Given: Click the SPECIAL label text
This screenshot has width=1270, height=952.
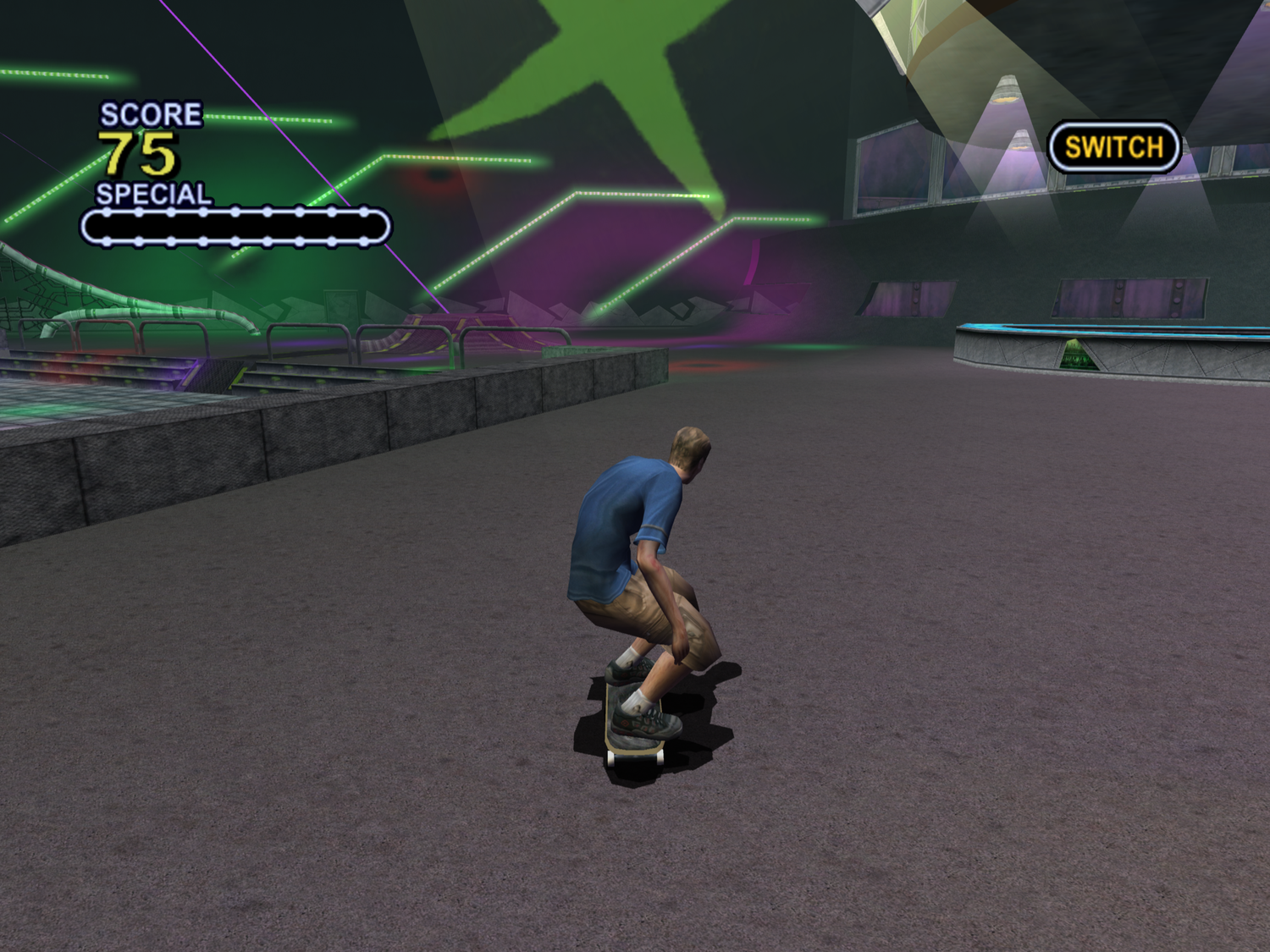Looking at the screenshot, I should tap(154, 193).
